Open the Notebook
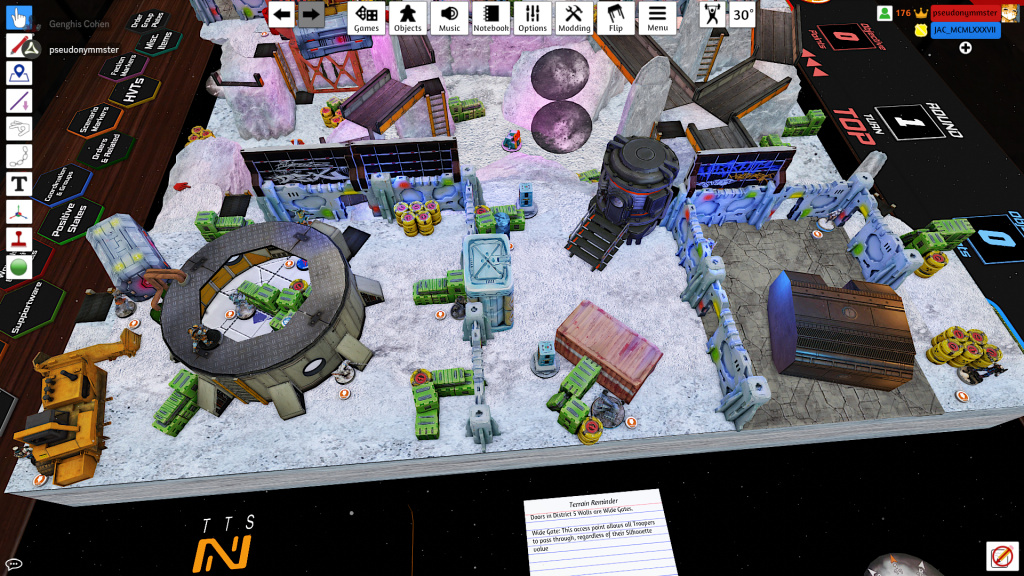The height and width of the screenshot is (576, 1024). click(x=491, y=17)
